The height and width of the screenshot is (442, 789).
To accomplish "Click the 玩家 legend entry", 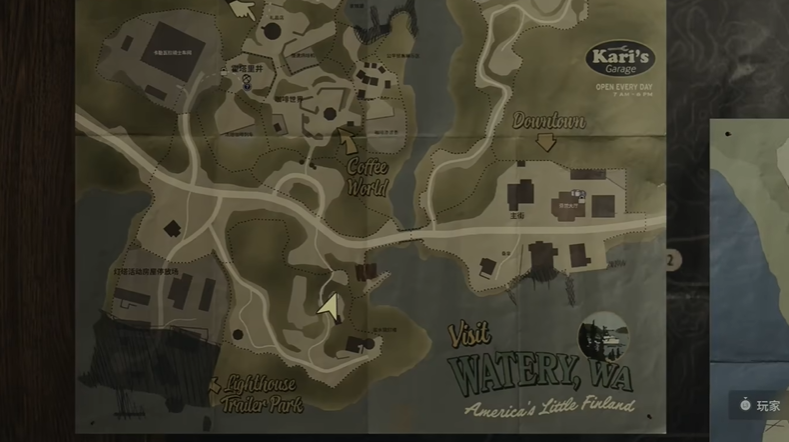I will (760, 405).
